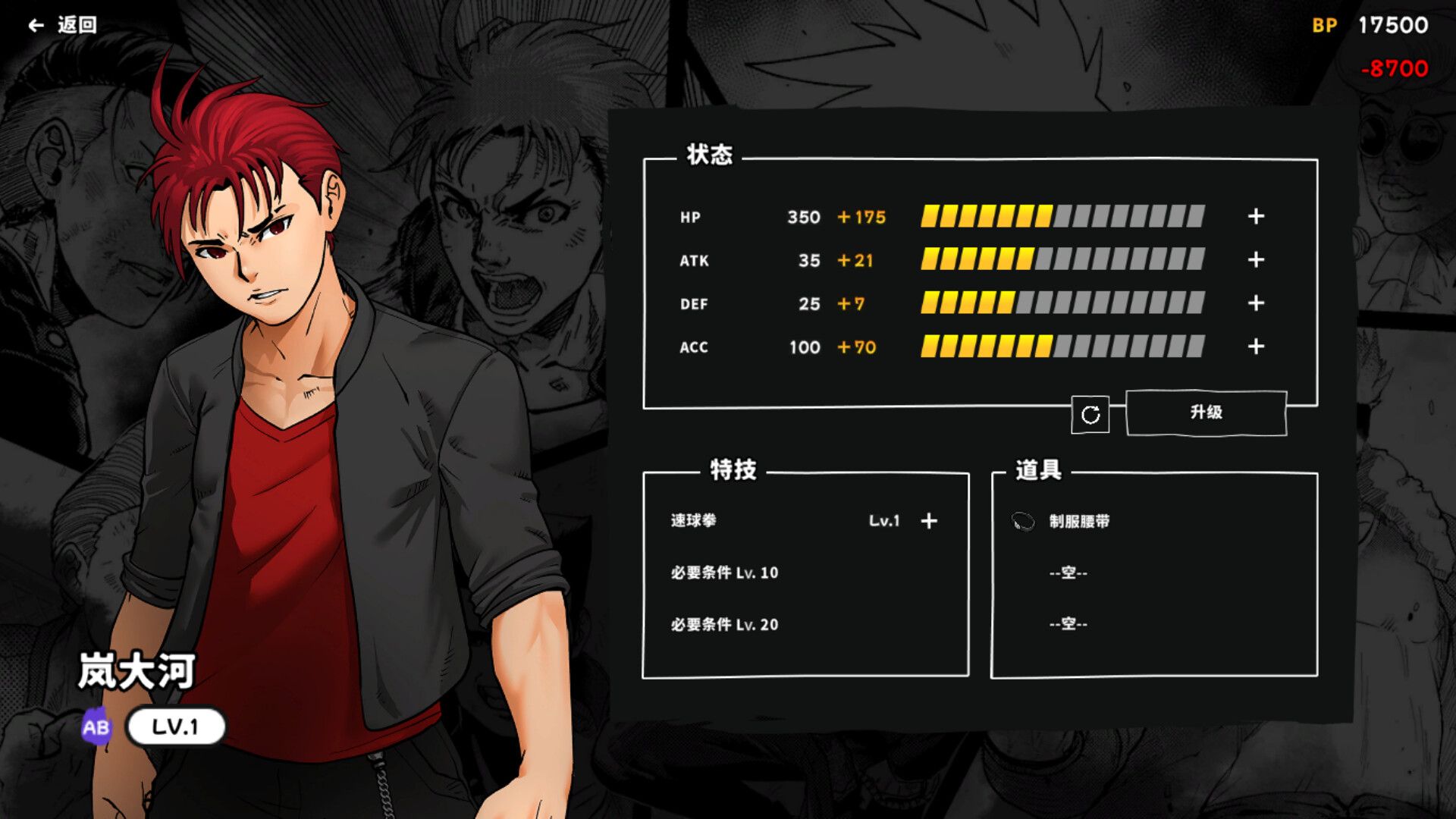
Task: Click the plus icon at end of HP row
Action: click(x=1256, y=217)
